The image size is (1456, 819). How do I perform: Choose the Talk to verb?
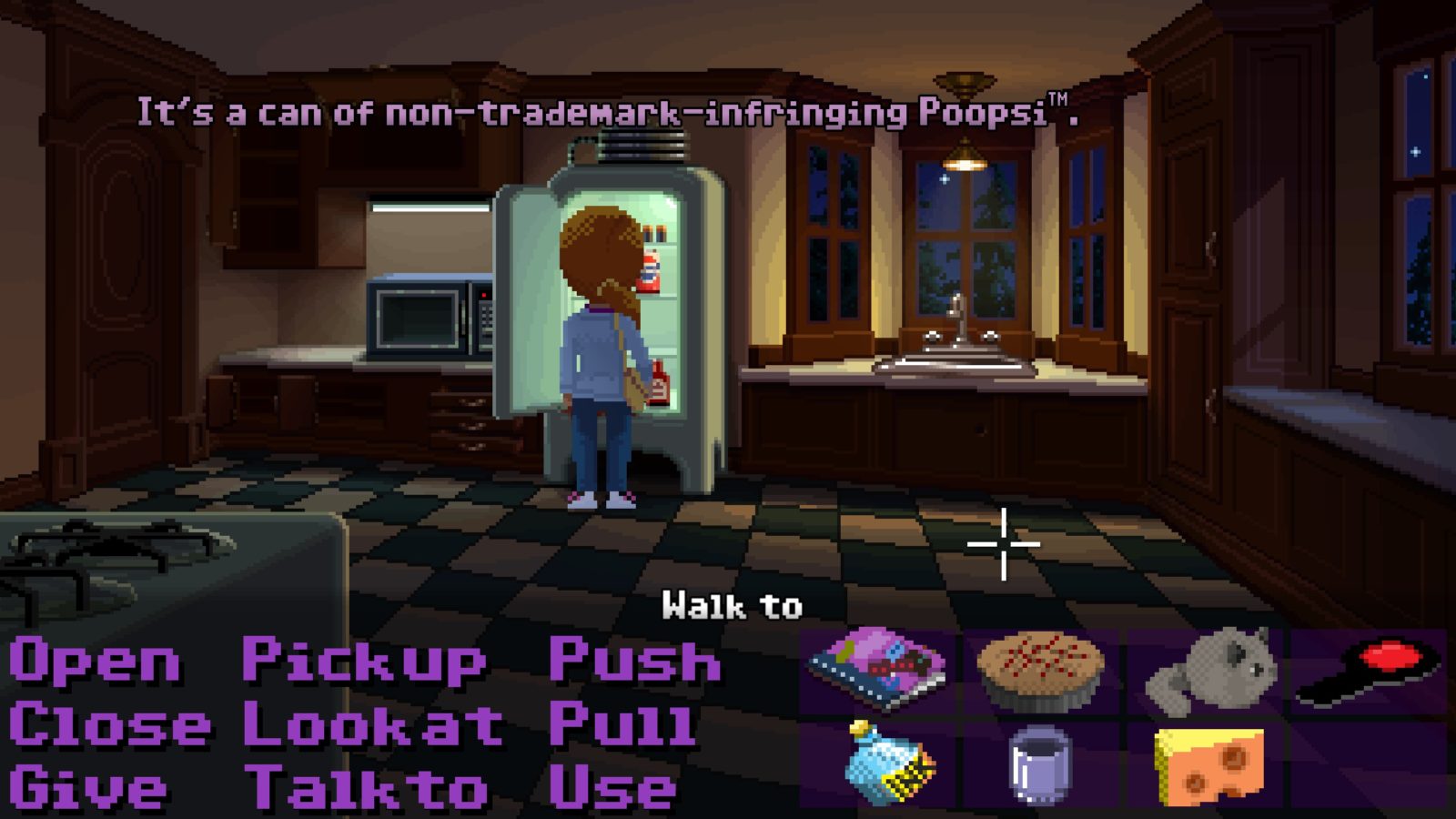pyautogui.click(x=368, y=788)
